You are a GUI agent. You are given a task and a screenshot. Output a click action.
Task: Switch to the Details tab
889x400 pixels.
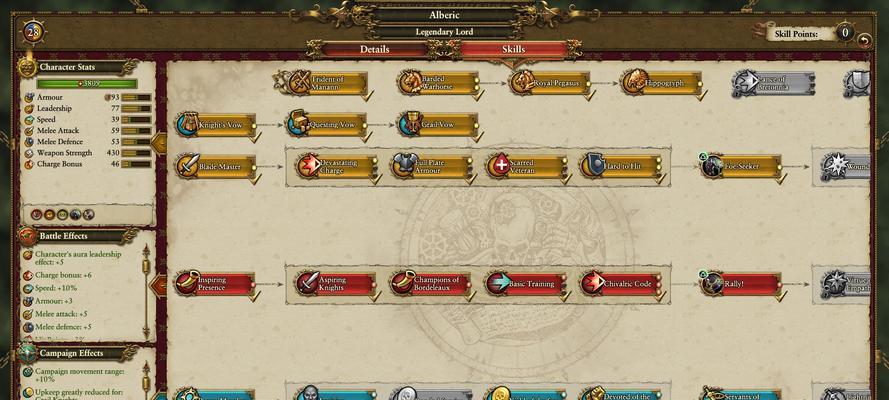pos(375,49)
